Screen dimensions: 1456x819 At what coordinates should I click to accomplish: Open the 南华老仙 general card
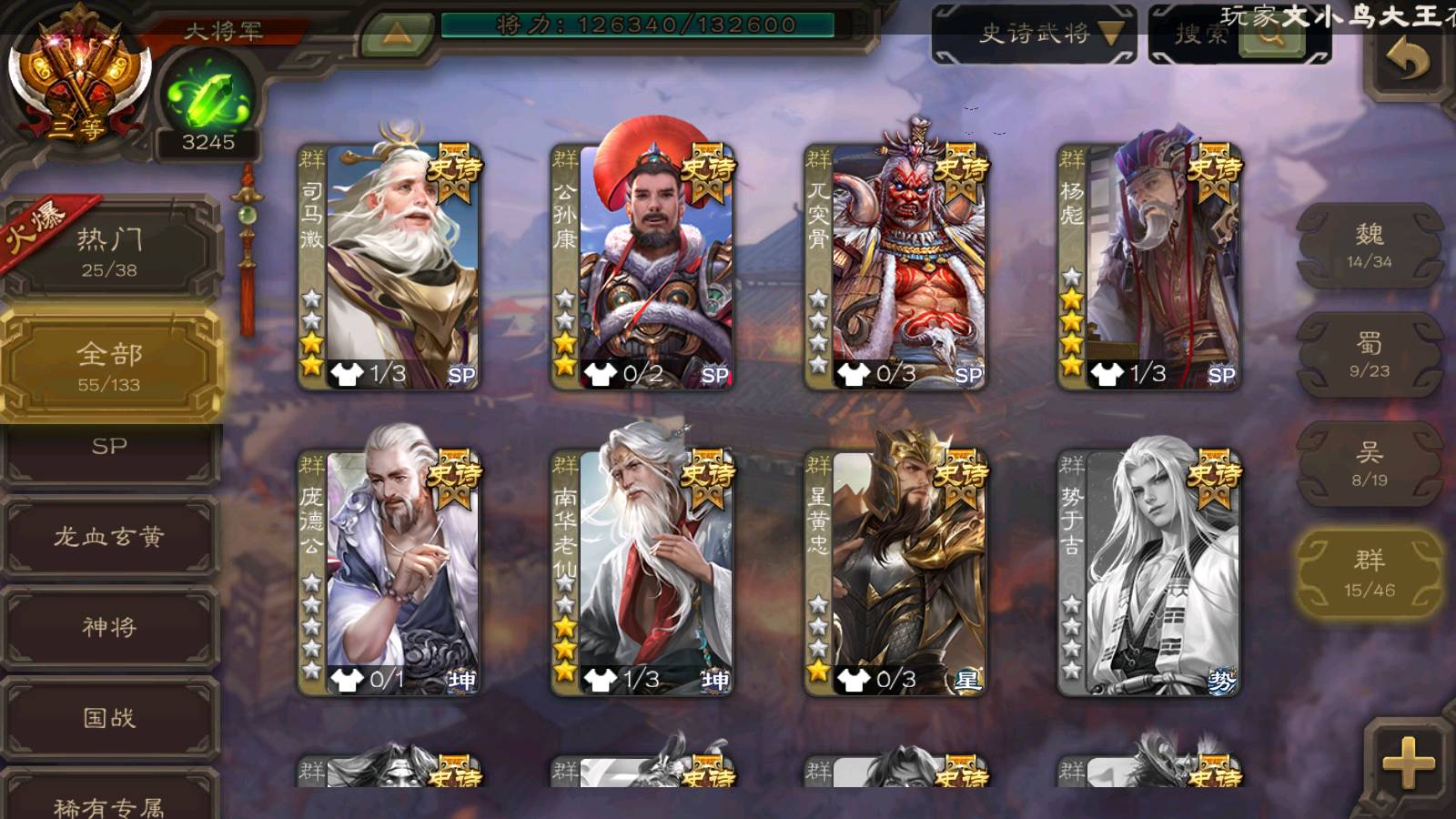click(x=642, y=572)
